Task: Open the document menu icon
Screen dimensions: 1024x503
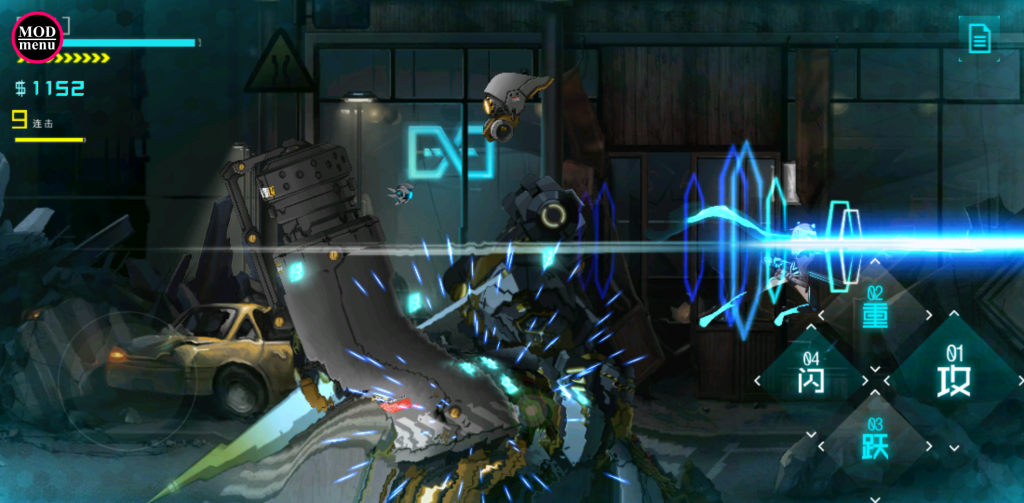Action: point(978,40)
